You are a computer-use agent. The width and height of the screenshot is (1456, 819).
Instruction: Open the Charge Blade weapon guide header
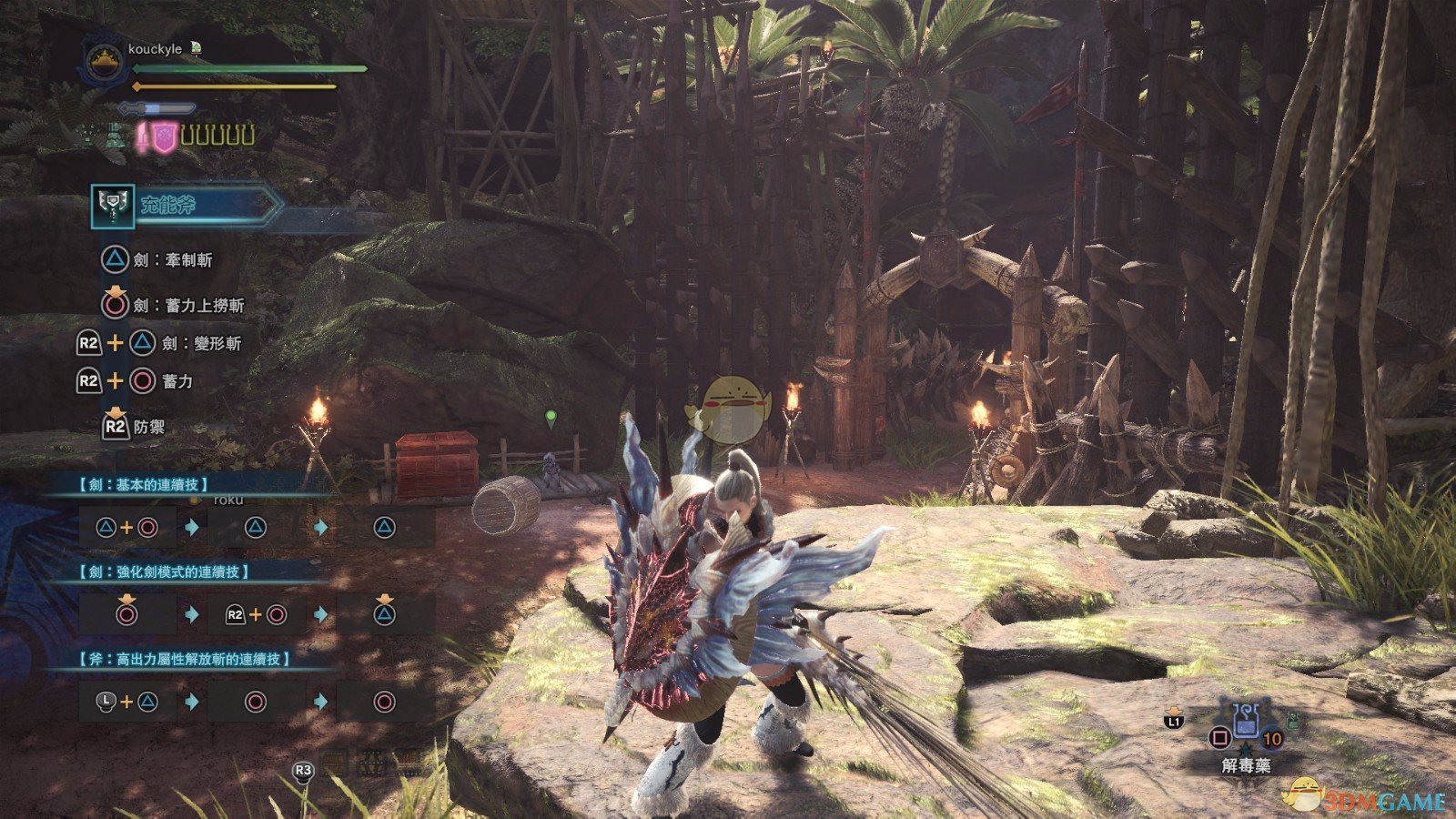187,206
